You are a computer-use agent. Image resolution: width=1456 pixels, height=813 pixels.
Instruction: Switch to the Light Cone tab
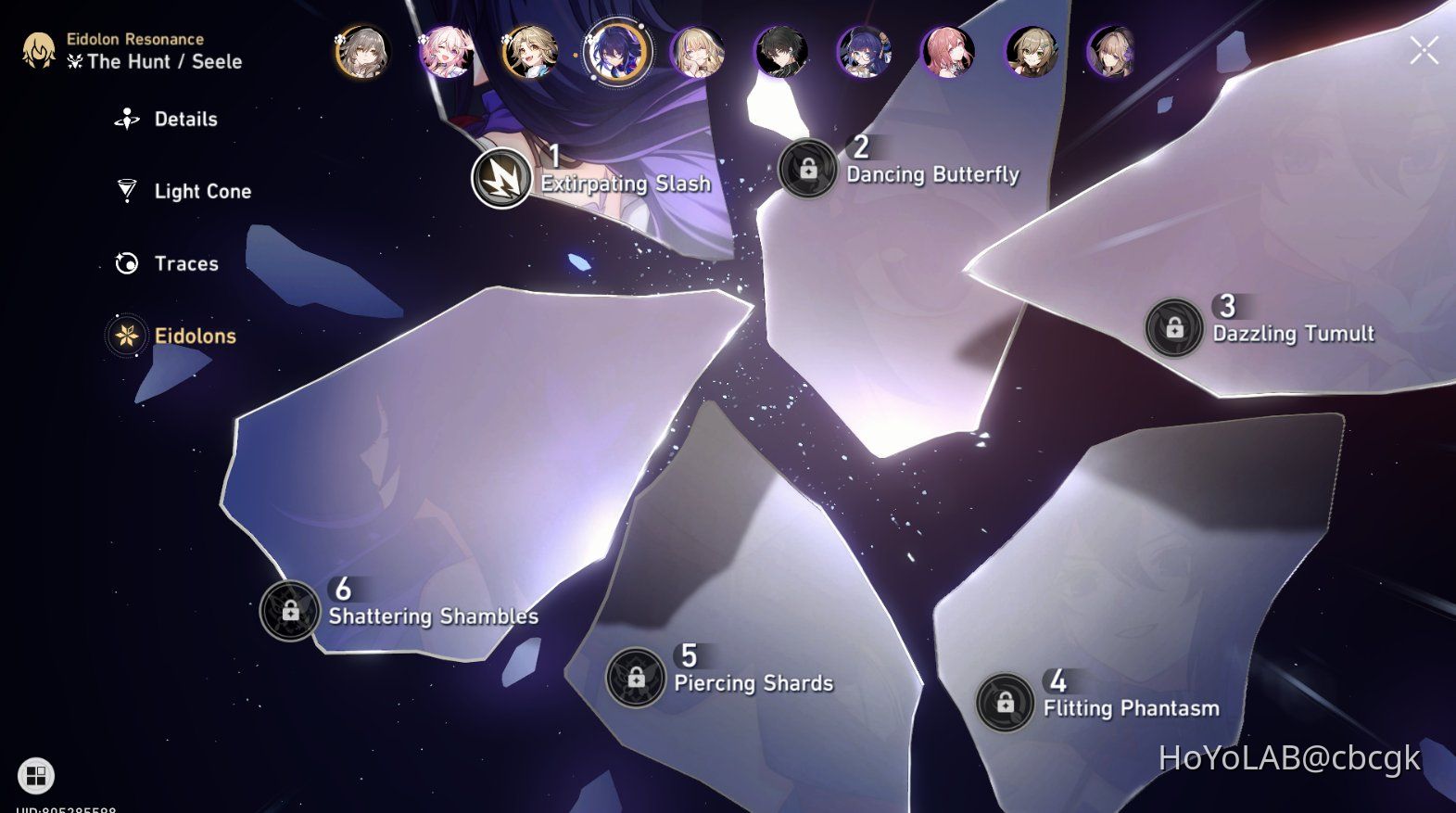click(128, 191)
